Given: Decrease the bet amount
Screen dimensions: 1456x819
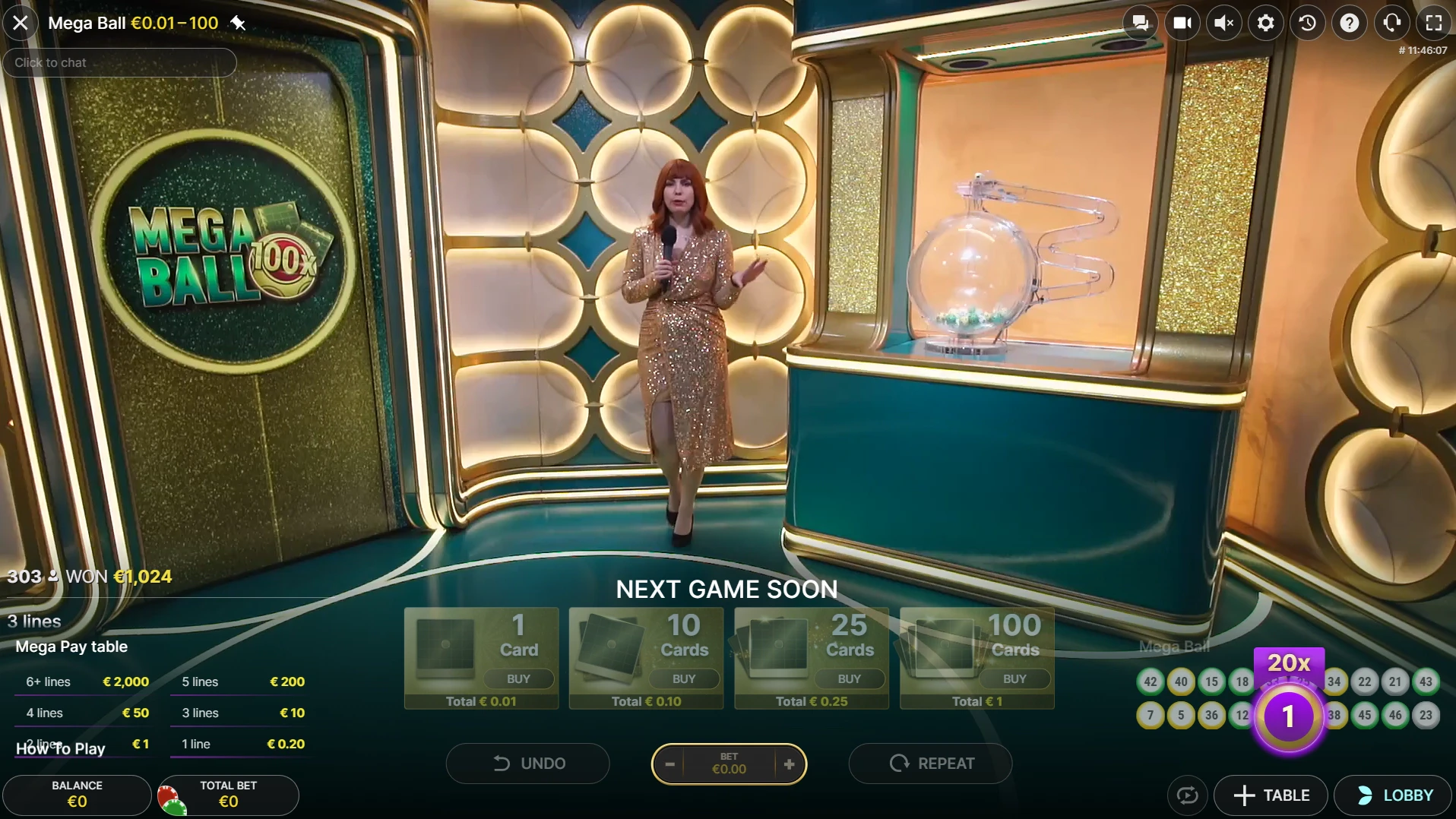Looking at the screenshot, I should point(669,764).
